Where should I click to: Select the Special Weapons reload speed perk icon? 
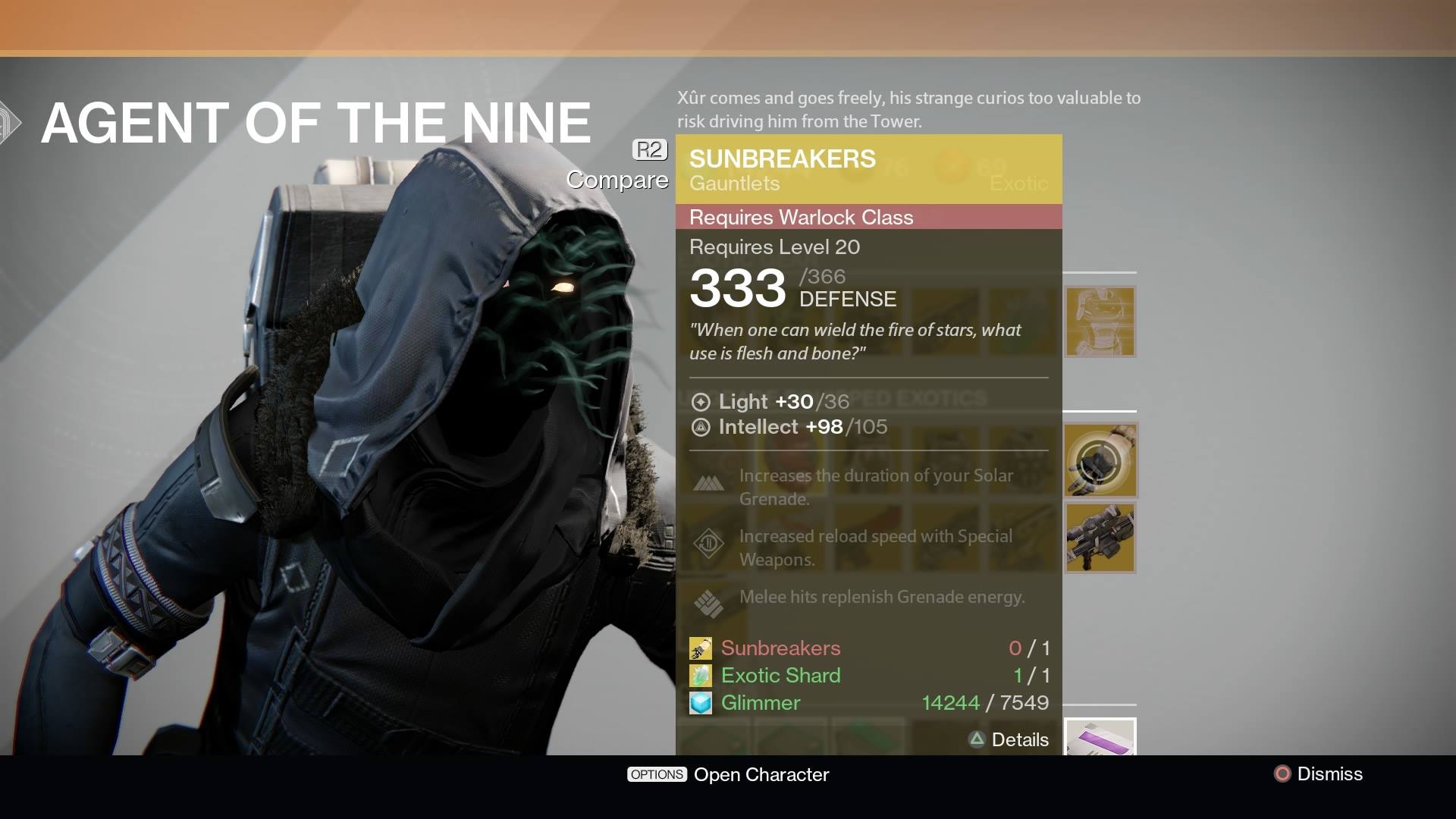[709, 543]
